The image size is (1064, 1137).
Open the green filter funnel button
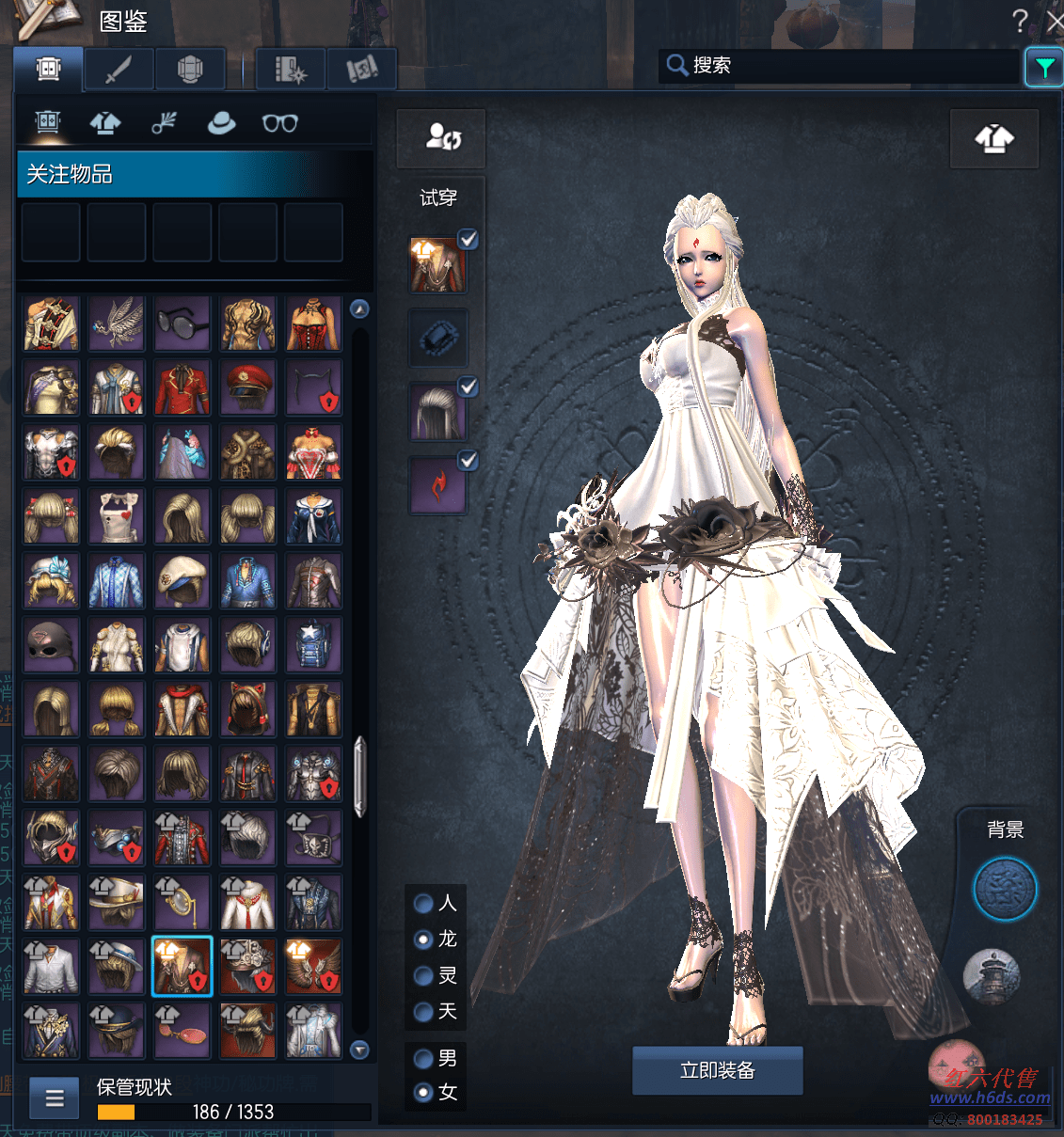click(x=1043, y=67)
